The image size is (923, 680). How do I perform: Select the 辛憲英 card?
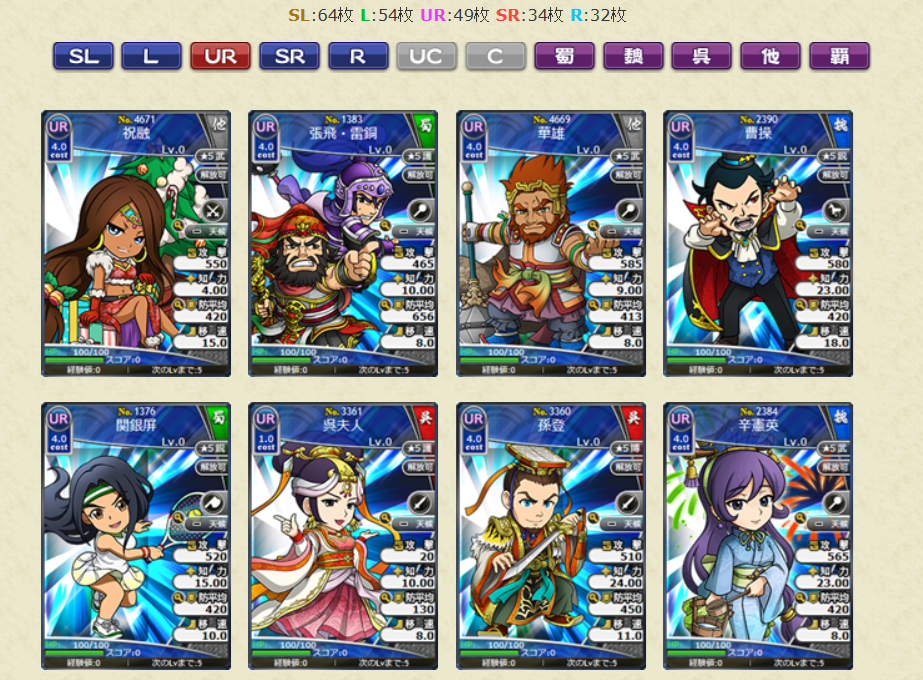(758, 536)
